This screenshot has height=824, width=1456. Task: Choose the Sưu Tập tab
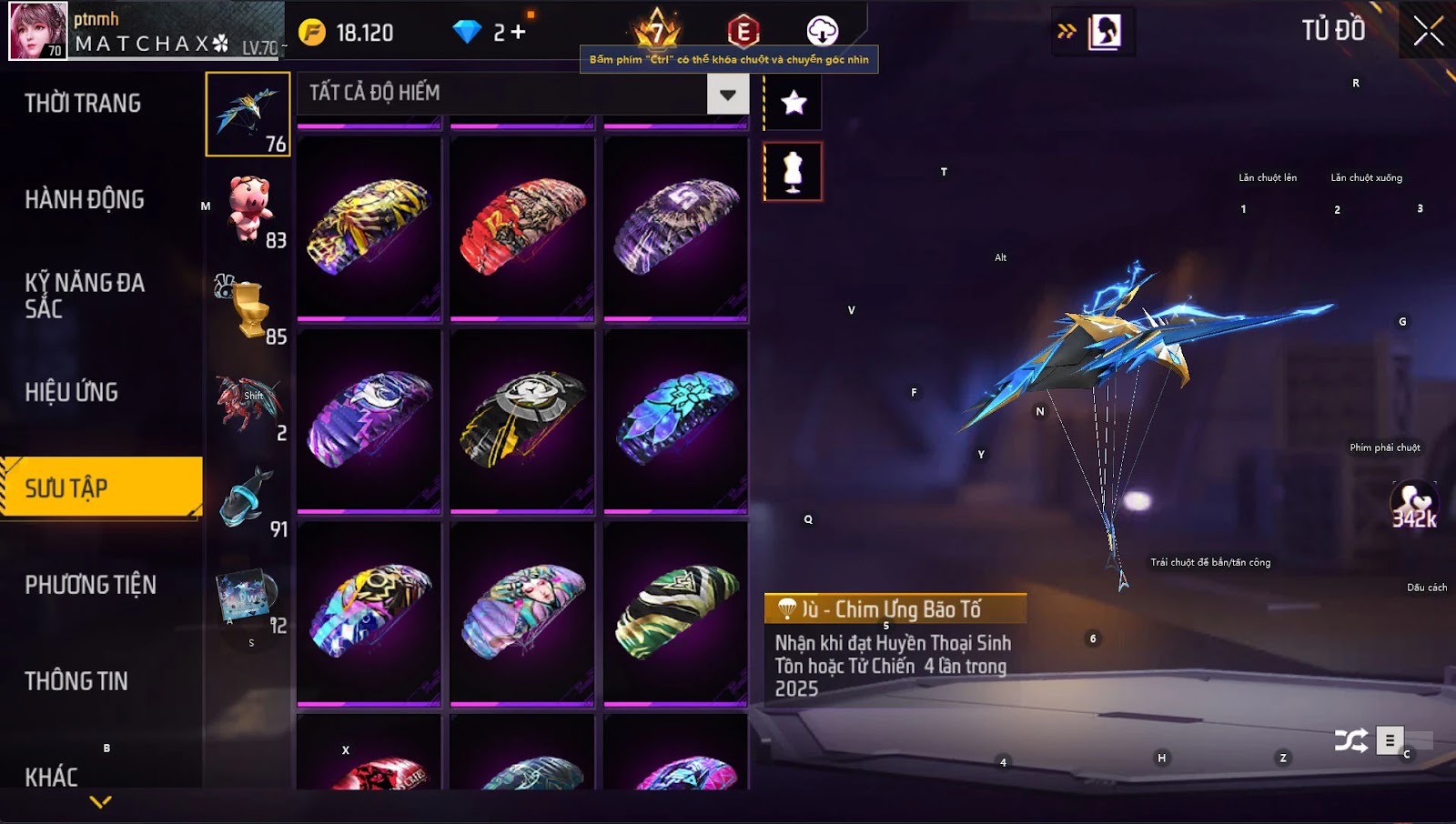[x=100, y=488]
